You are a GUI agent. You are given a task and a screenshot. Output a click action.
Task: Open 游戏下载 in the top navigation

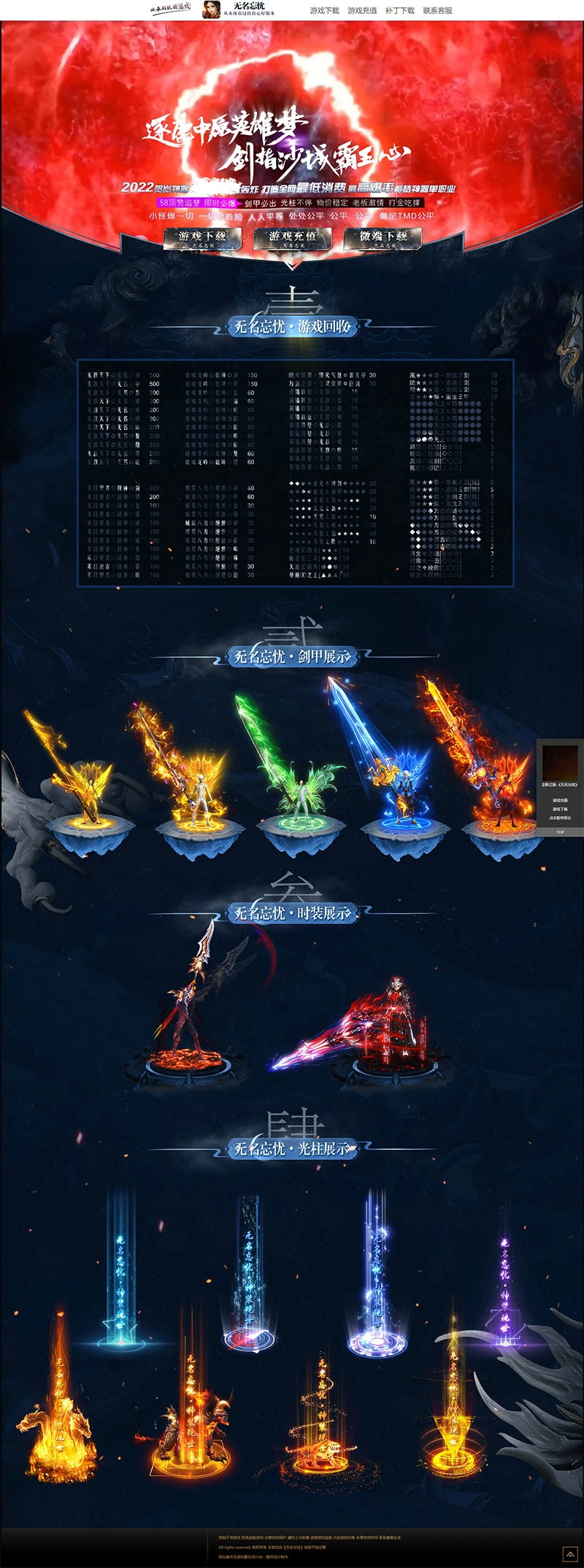coord(324,11)
